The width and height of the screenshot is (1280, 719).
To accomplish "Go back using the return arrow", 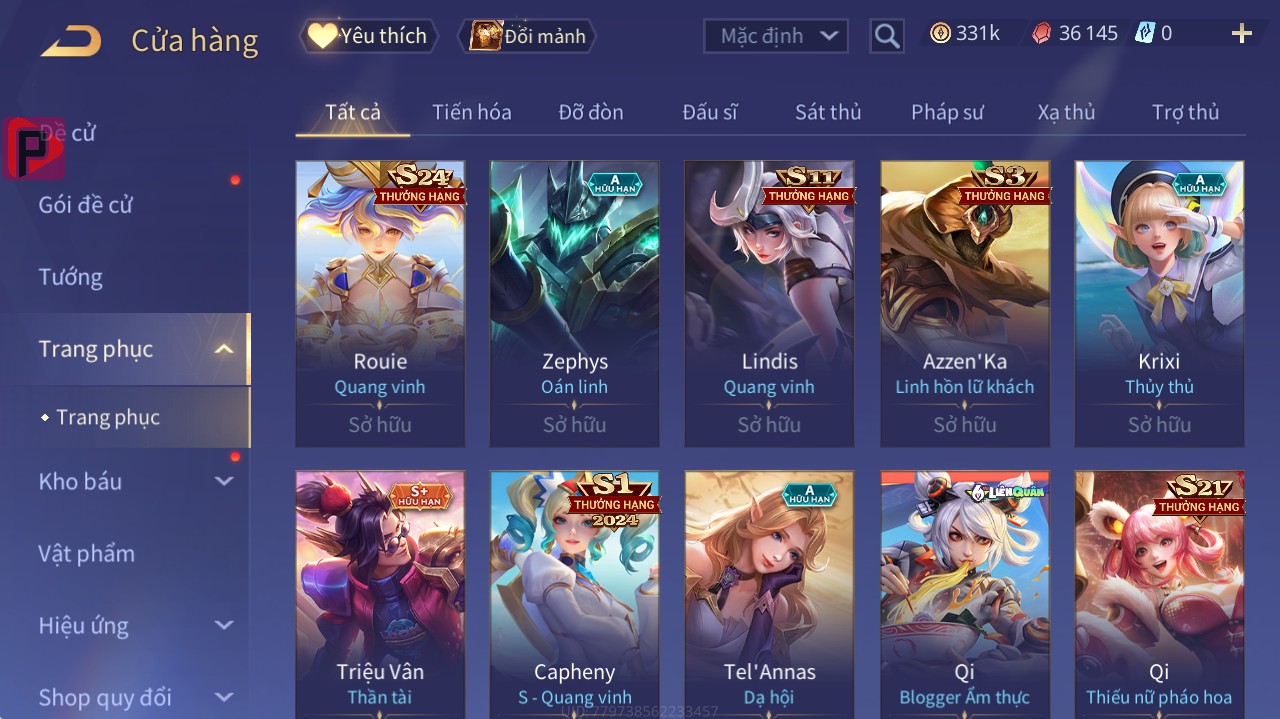I will click(x=71, y=41).
